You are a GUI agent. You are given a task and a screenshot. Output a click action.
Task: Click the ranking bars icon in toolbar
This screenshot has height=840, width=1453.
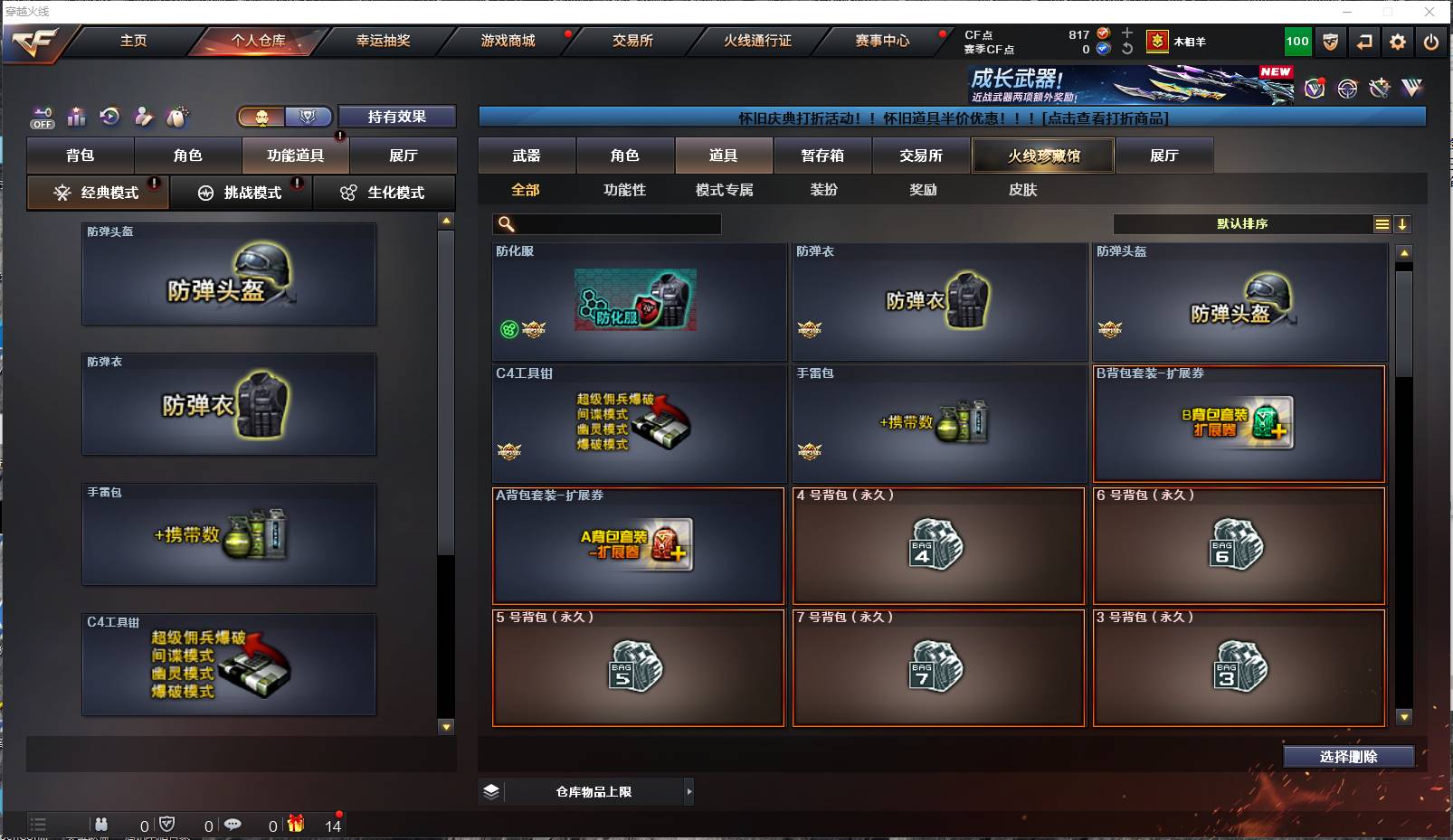click(76, 117)
